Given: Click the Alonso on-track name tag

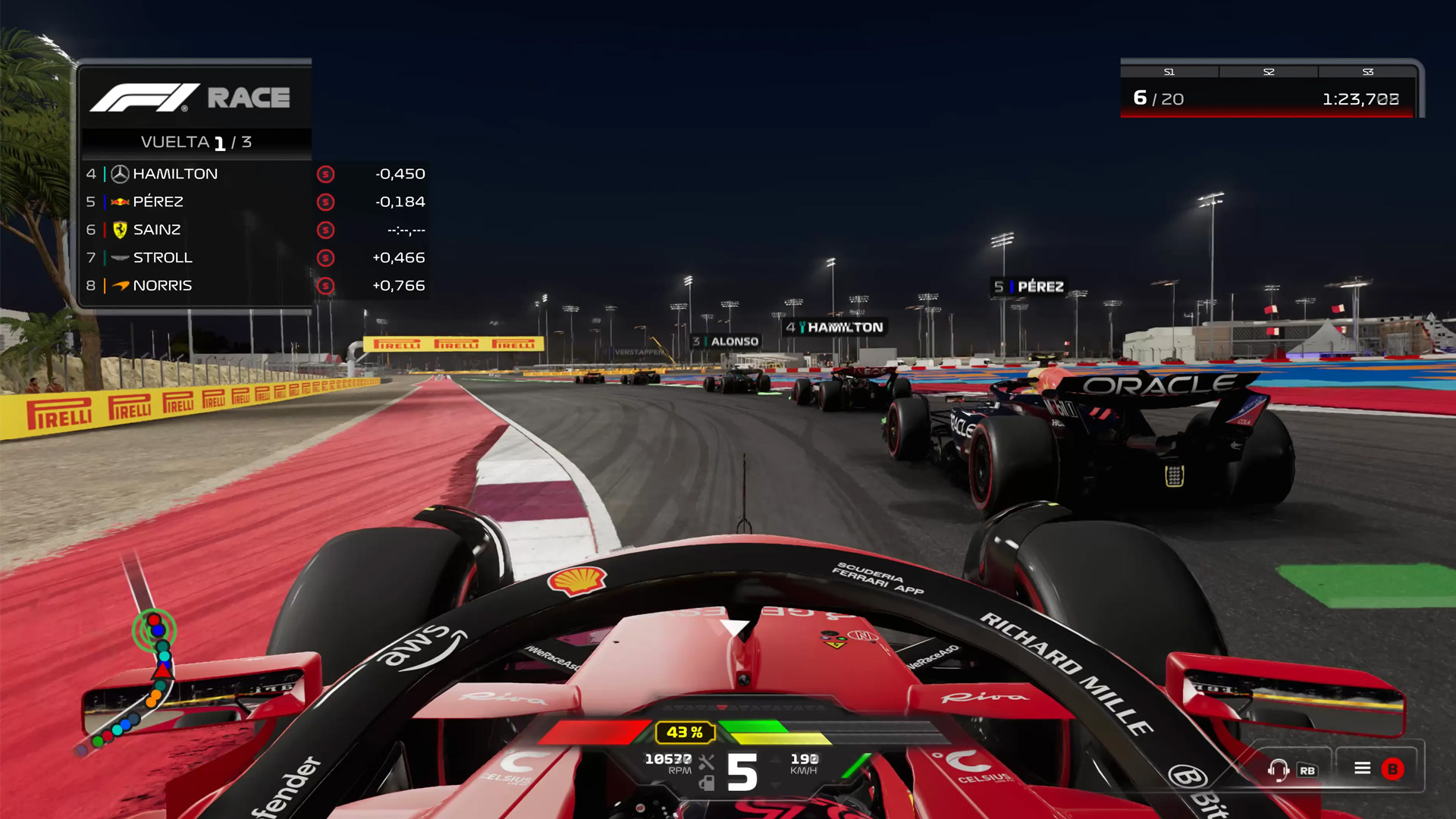Looking at the screenshot, I should [x=726, y=342].
